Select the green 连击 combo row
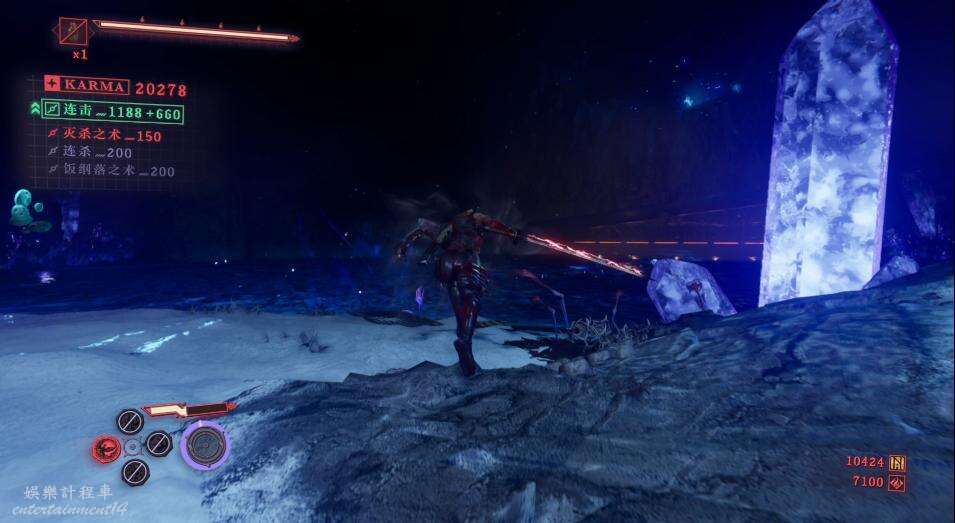The image size is (955, 523). pos(113,113)
